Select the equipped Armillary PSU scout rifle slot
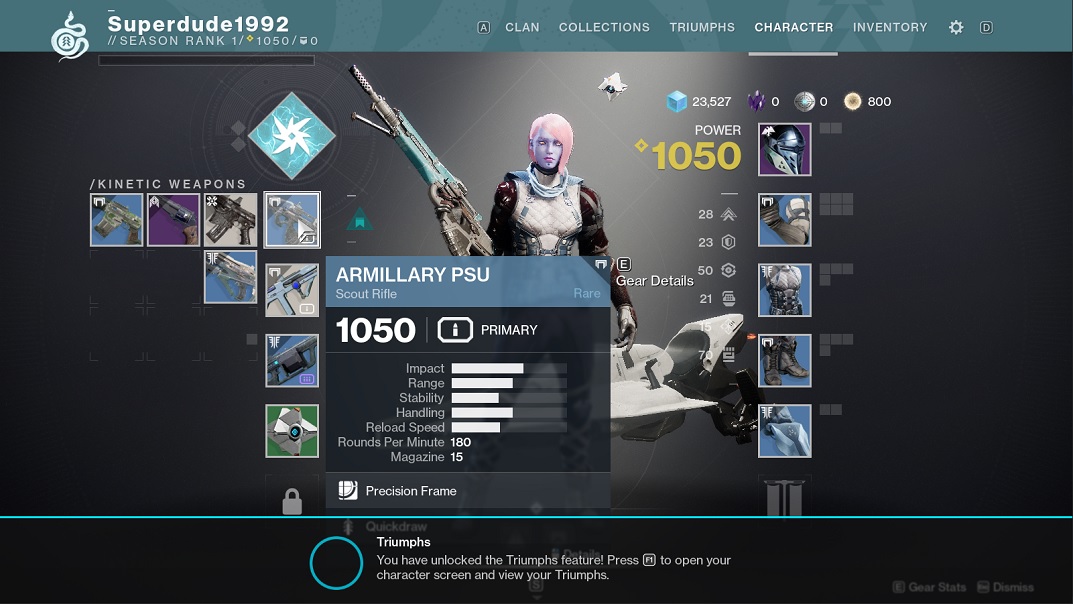 coord(292,220)
